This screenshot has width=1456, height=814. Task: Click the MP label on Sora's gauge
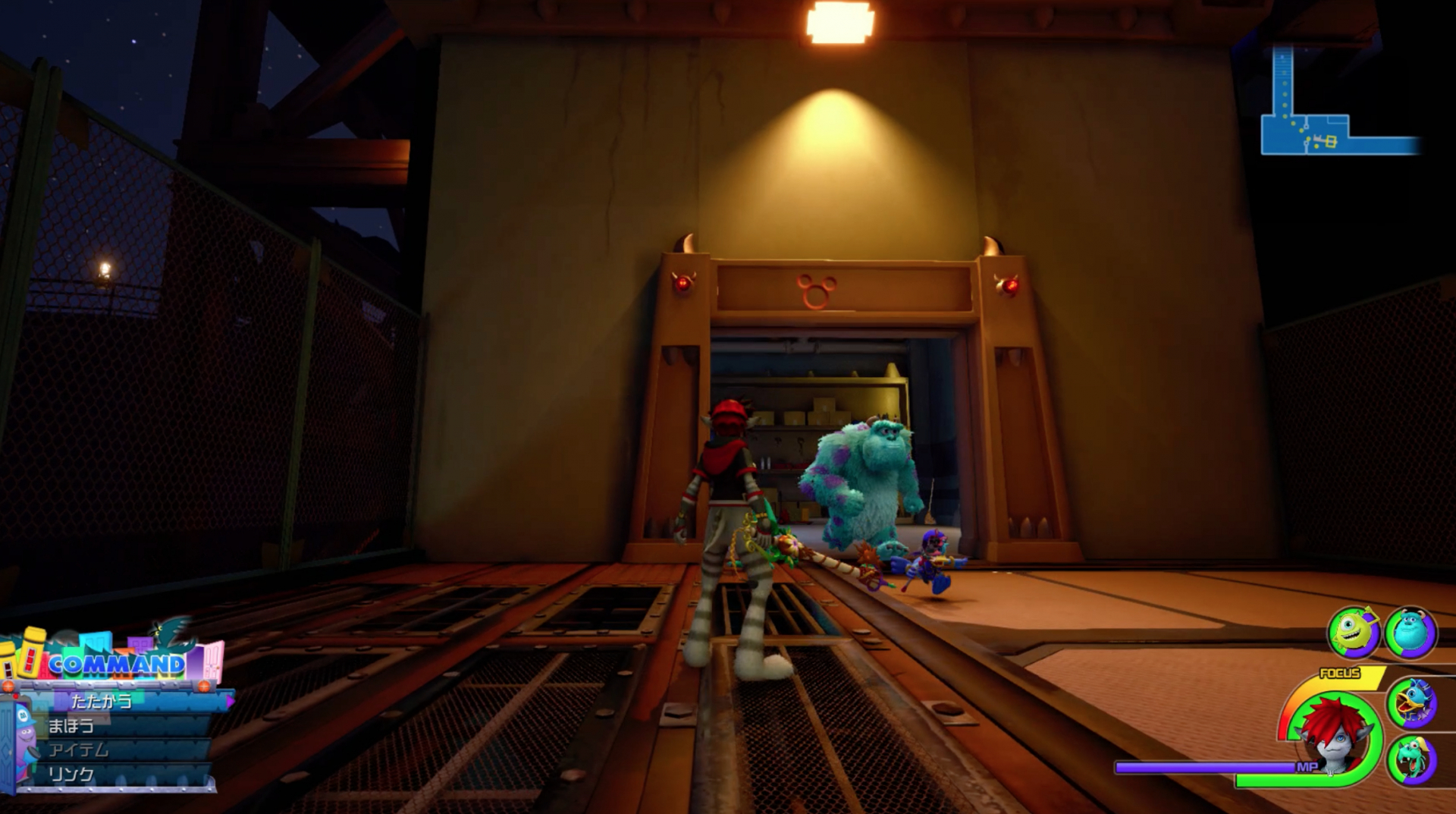pos(1308,766)
